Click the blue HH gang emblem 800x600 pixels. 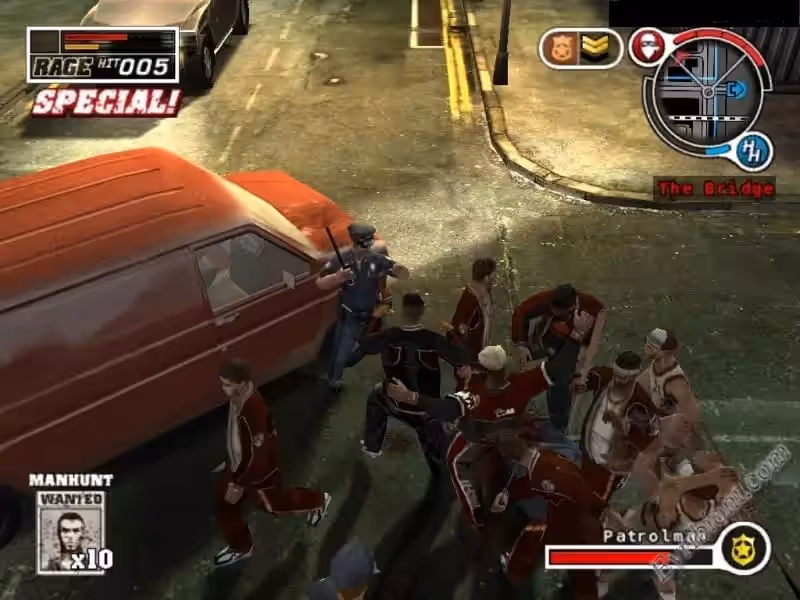click(x=752, y=151)
